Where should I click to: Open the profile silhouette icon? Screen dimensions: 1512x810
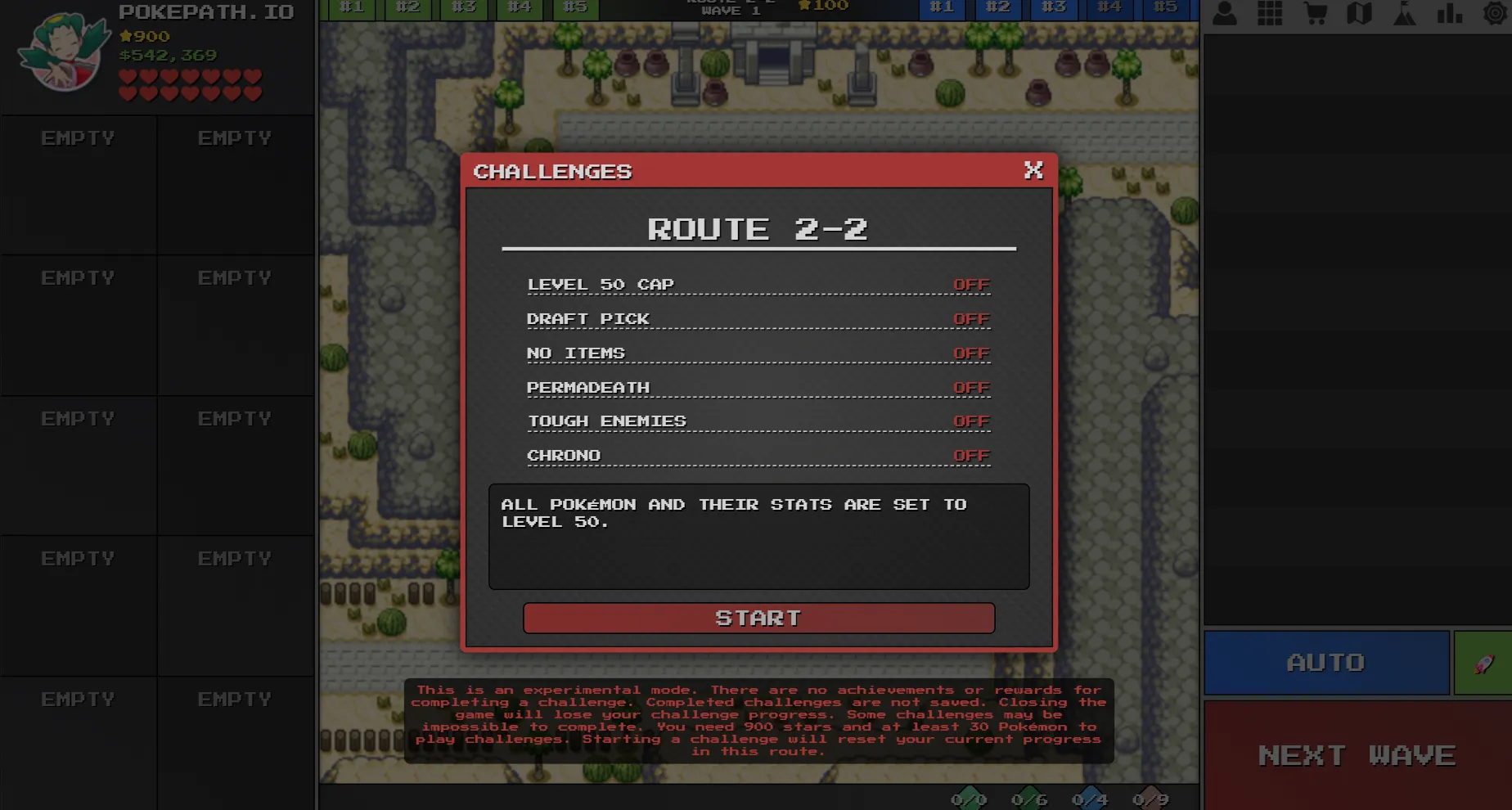pyautogui.click(x=1225, y=13)
